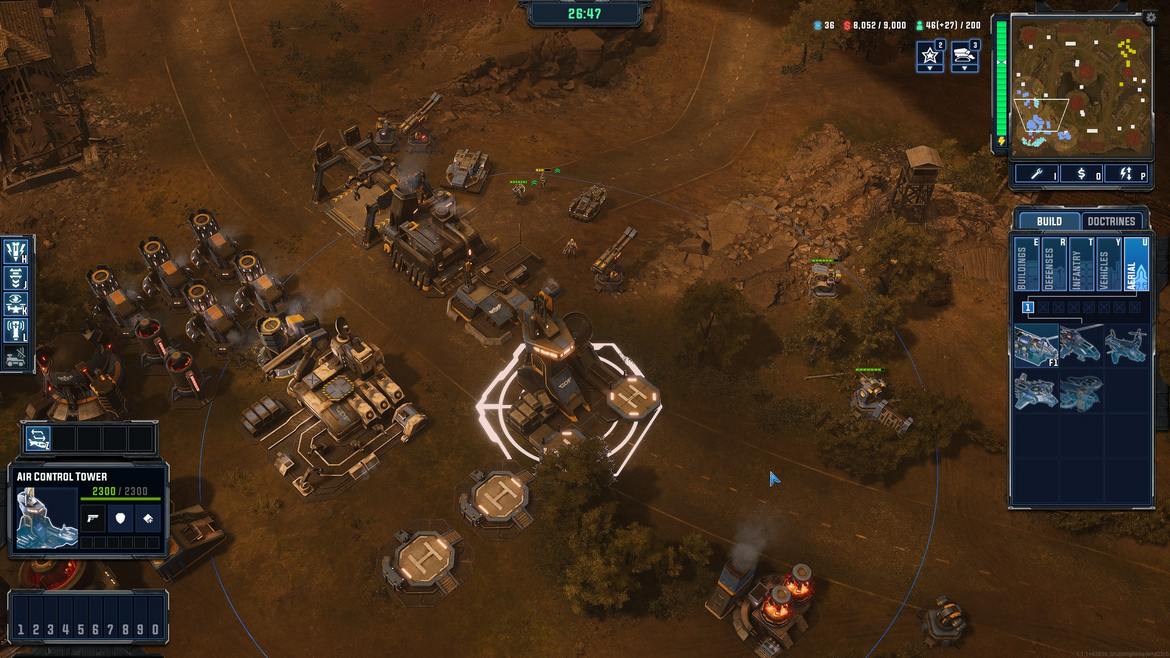Choose the Infantry build category
The width and height of the screenshot is (1170, 658).
1081,265
